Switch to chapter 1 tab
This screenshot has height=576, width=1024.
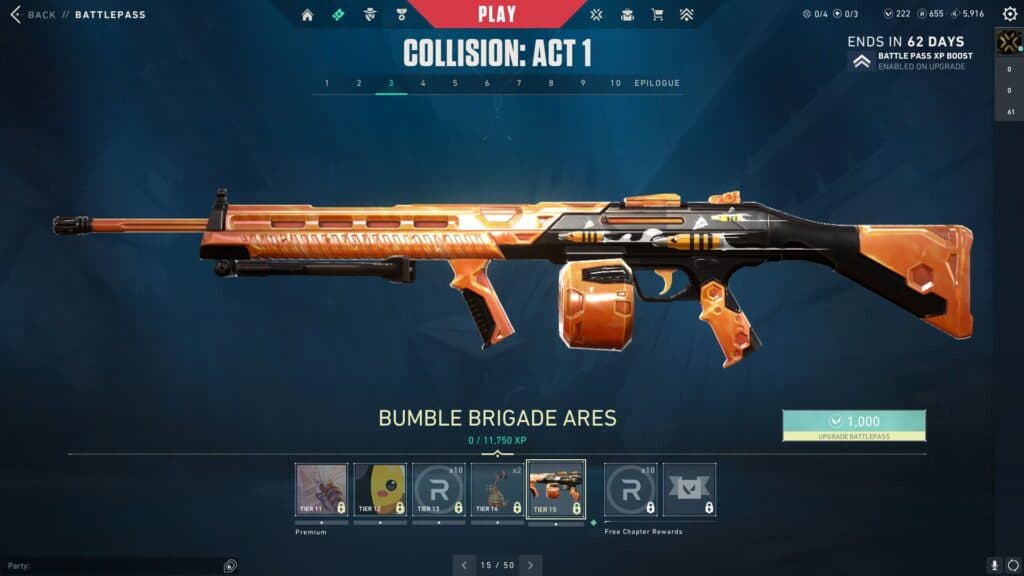click(327, 83)
